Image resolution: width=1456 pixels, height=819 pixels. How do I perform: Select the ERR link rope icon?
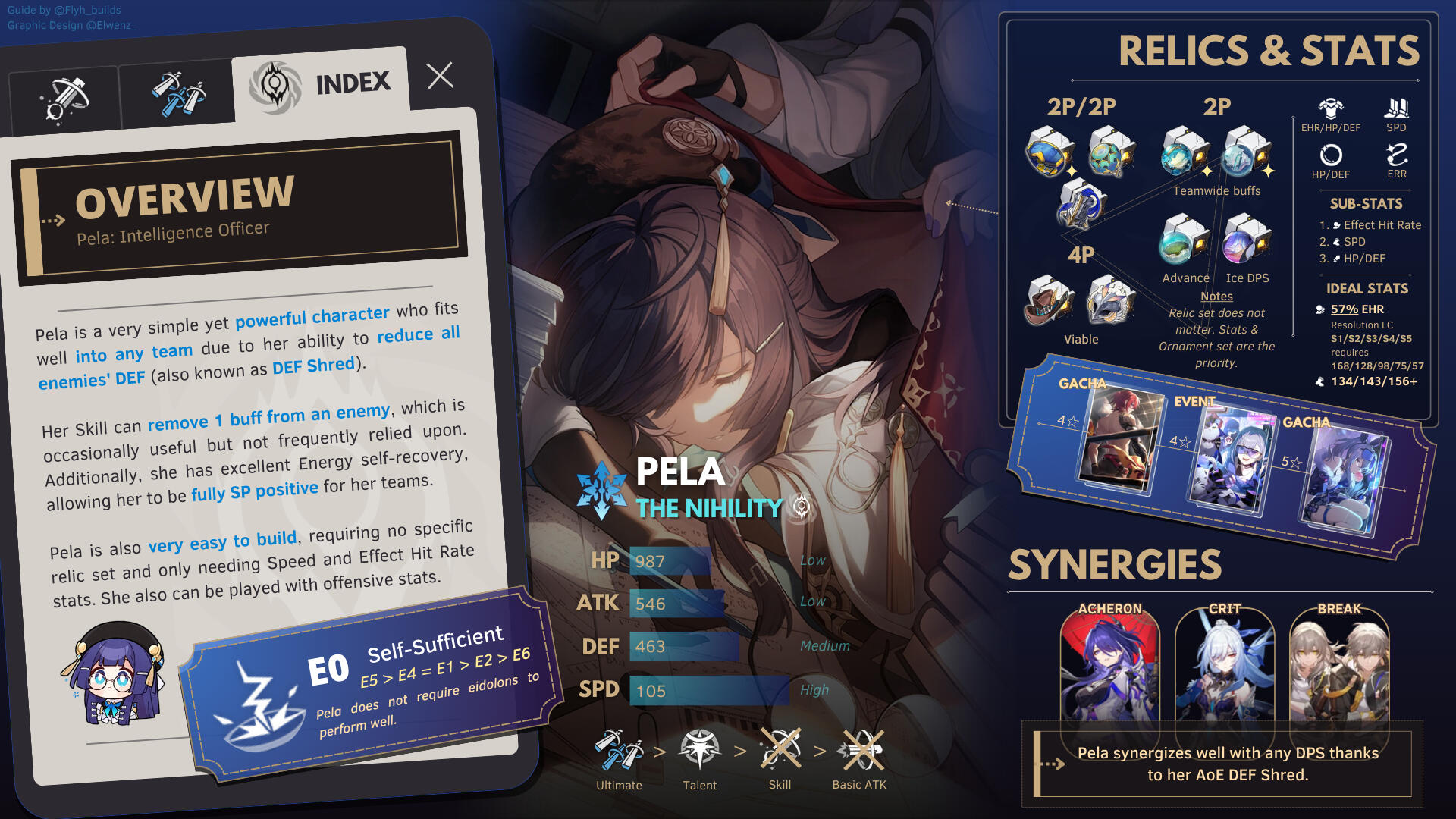1397,155
